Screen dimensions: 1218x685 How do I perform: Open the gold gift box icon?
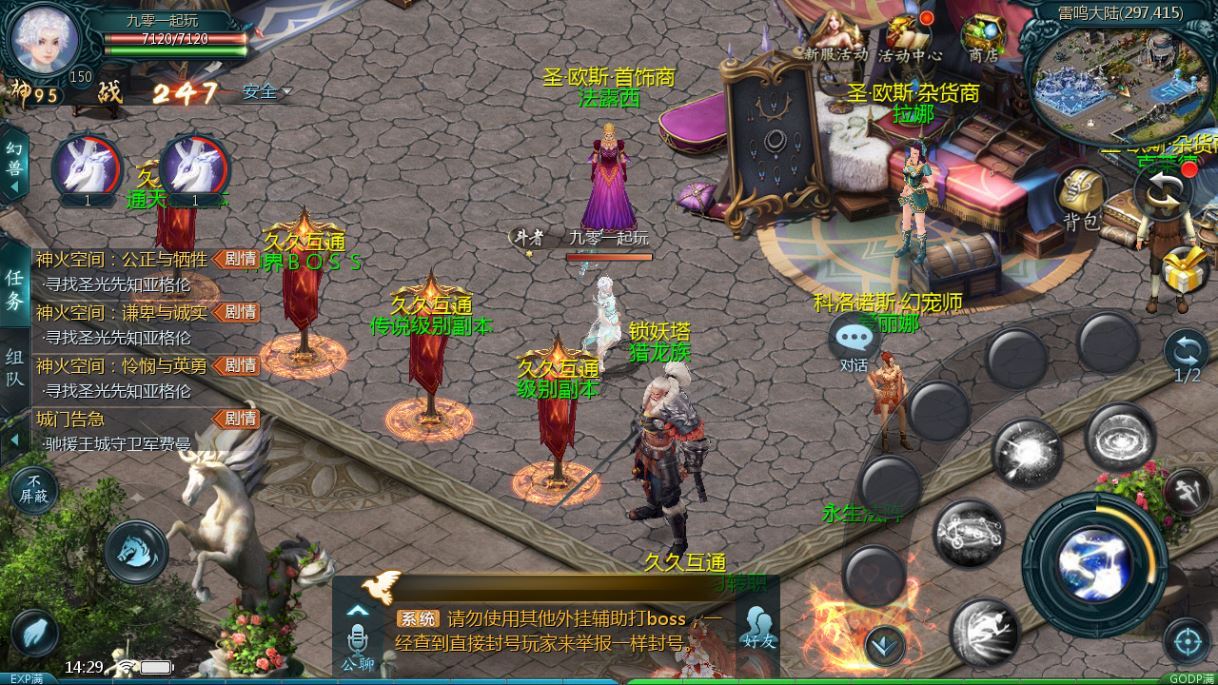tap(1186, 268)
